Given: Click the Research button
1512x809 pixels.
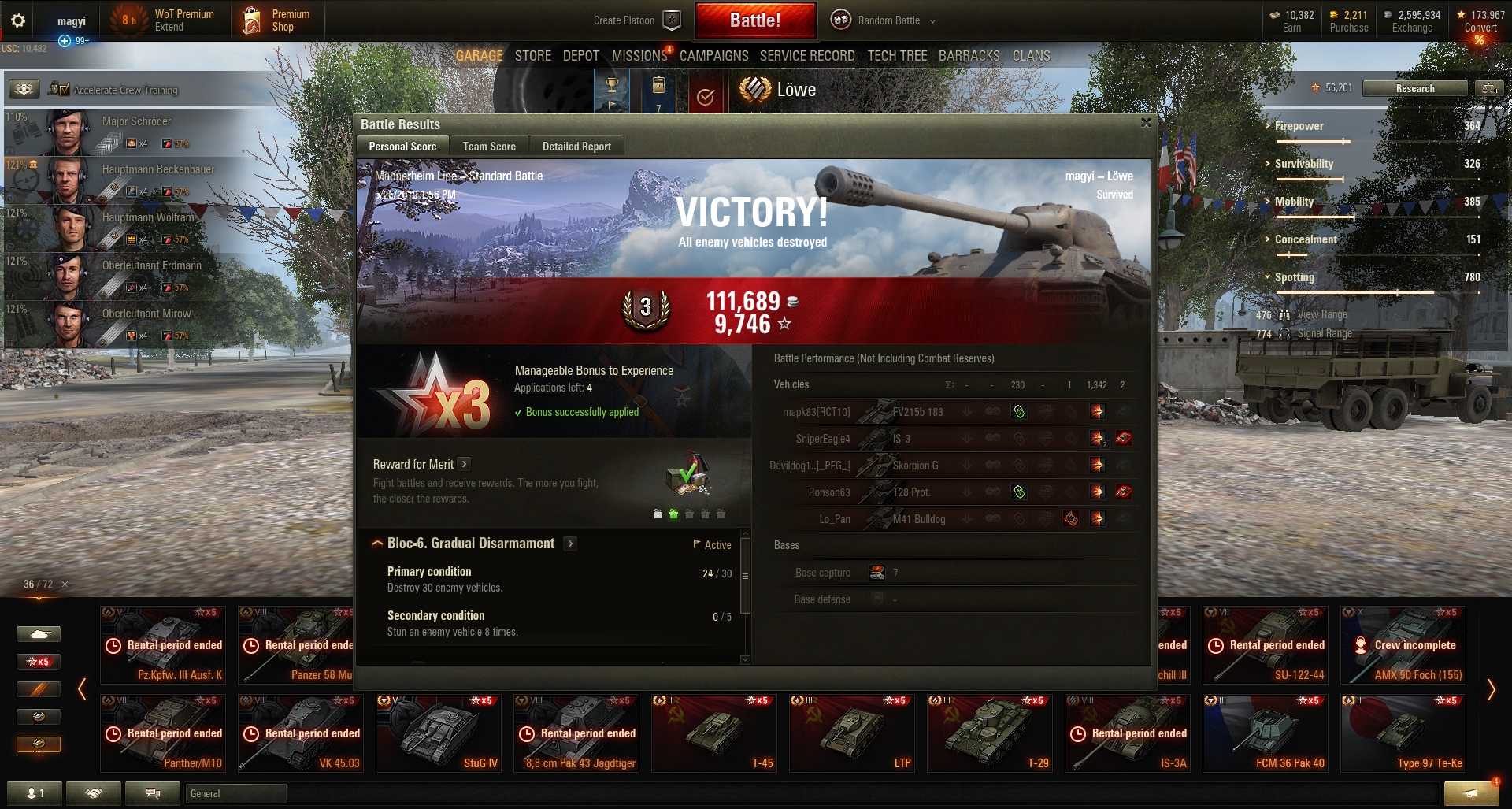Looking at the screenshot, I should tap(1414, 88).
